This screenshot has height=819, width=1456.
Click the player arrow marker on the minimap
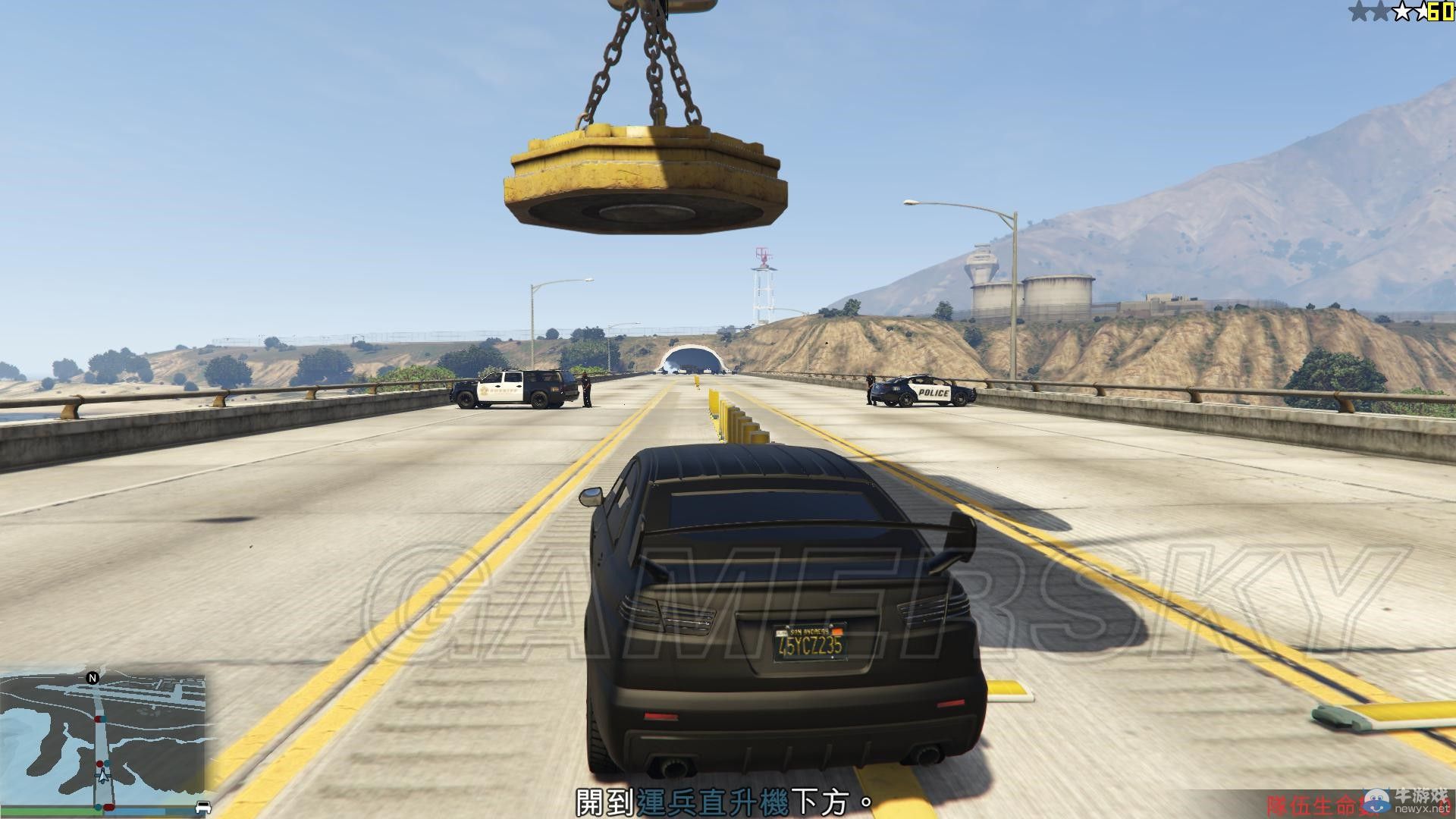[103, 777]
